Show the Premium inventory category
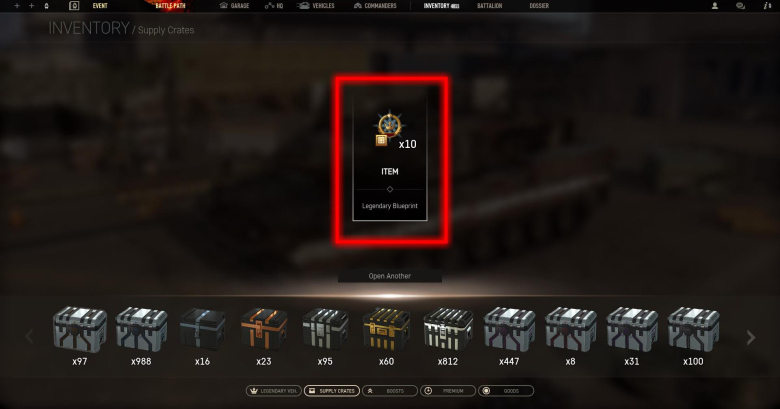Image resolution: width=780 pixels, height=409 pixels. pyautogui.click(x=446, y=391)
